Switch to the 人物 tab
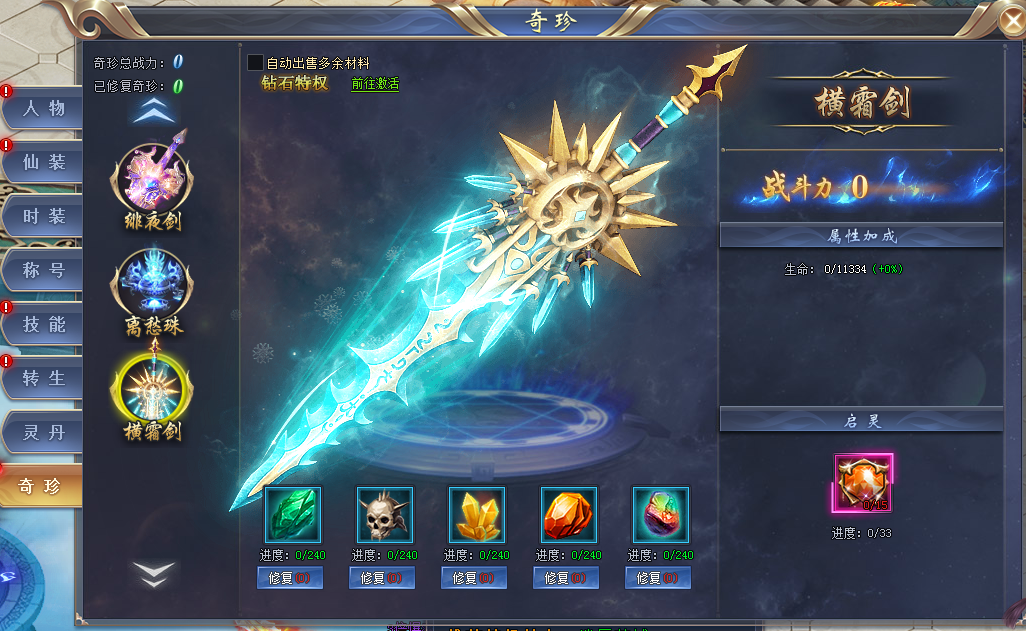Image resolution: width=1026 pixels, height=631 pixels. pos(43,108)
